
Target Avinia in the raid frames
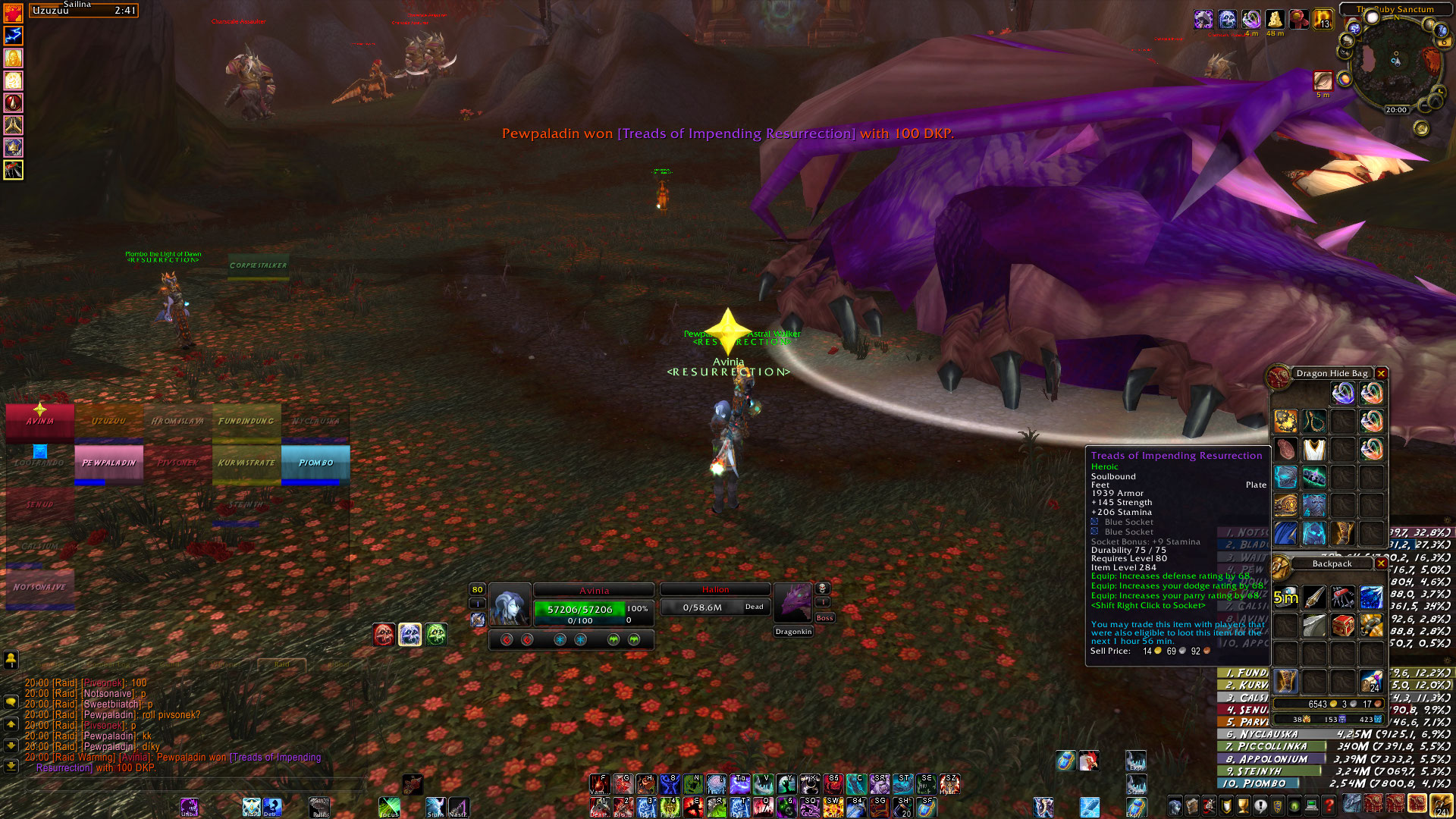click(40, 422)
